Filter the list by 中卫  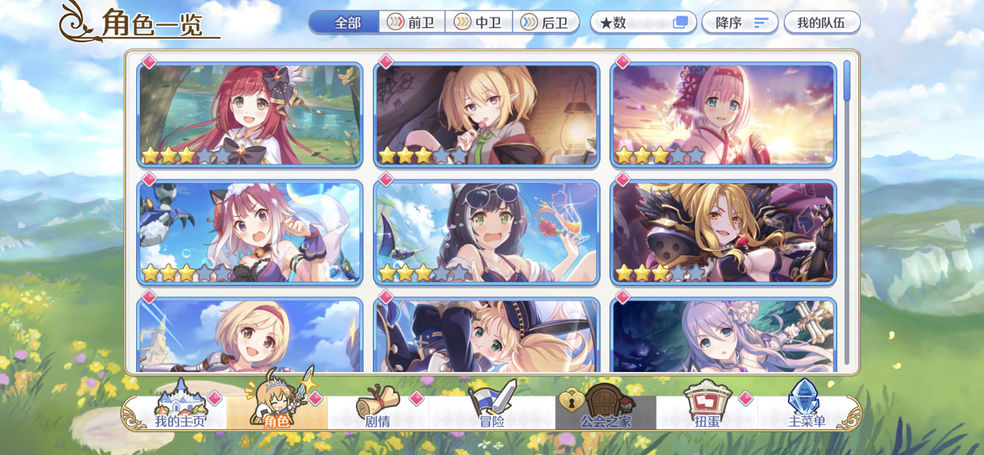pos(479,22)
